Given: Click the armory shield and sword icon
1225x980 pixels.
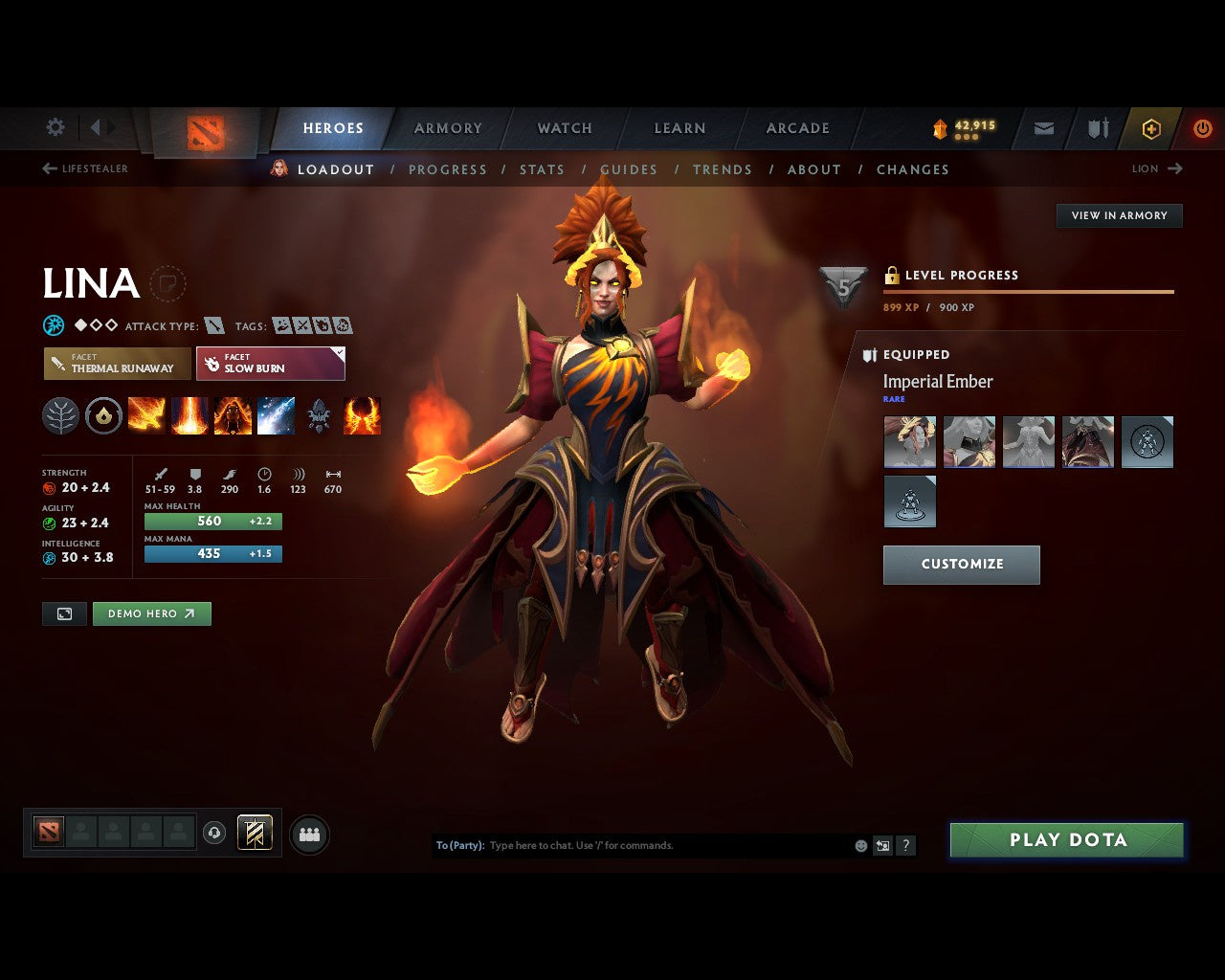Looking at the screenshot, I should pos(1097,128).
